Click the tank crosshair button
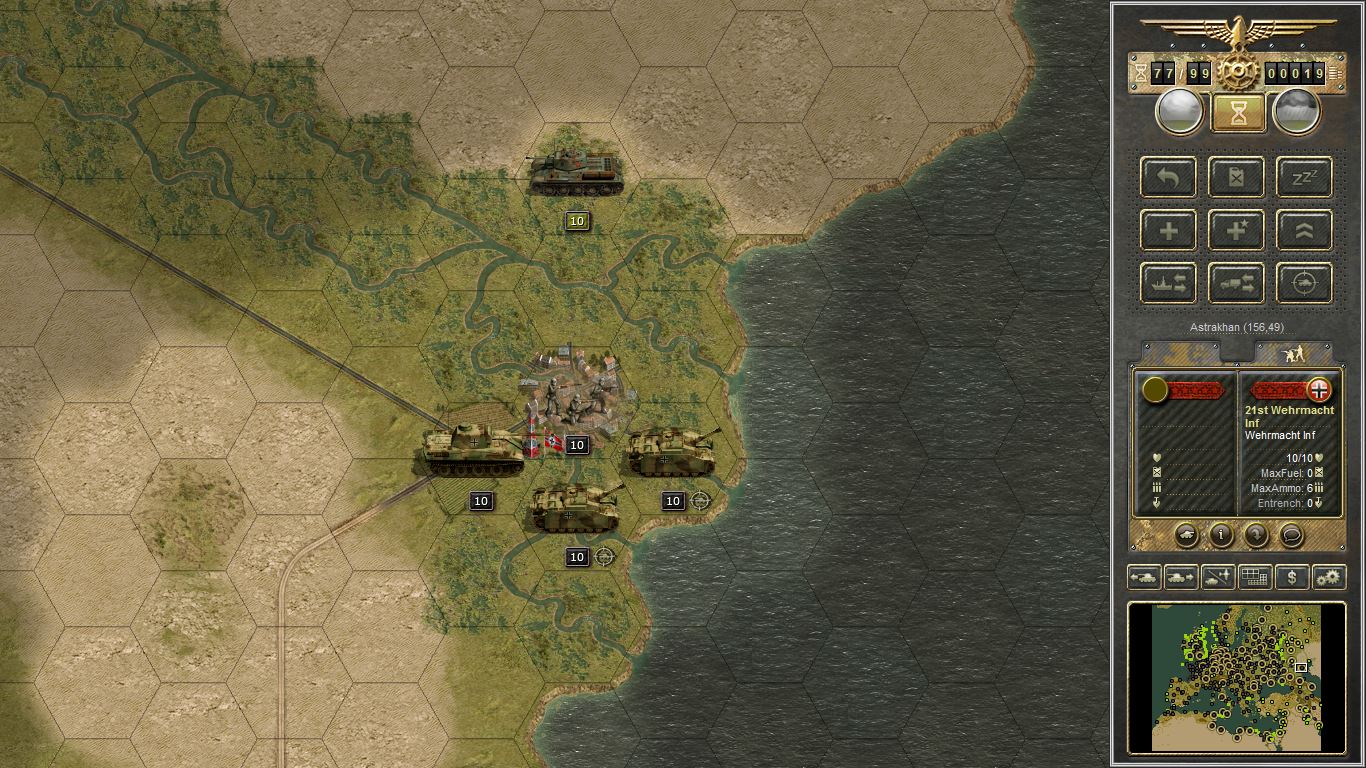The width and height of the screenshot is (1366, 768). [1305, 283]
